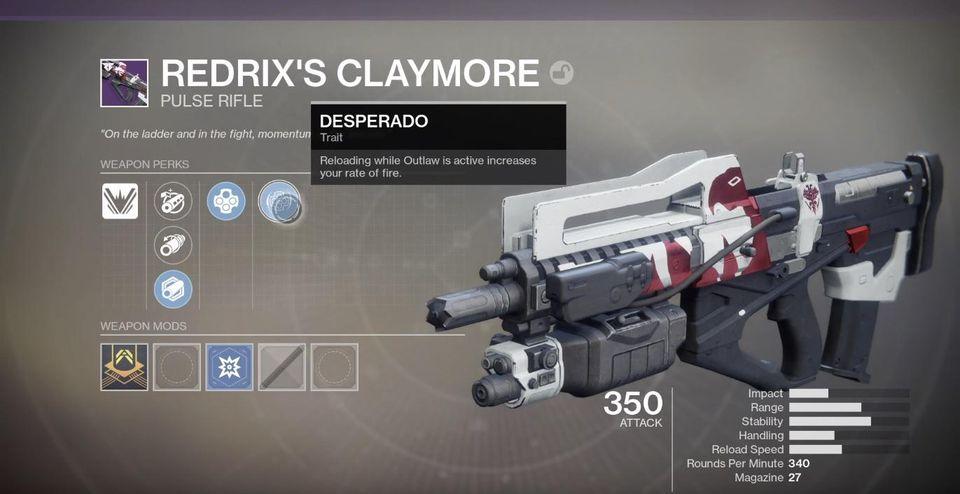Choose the barrel perk with curved arrow
Screen dimensions: 960x494
point(173,245)
